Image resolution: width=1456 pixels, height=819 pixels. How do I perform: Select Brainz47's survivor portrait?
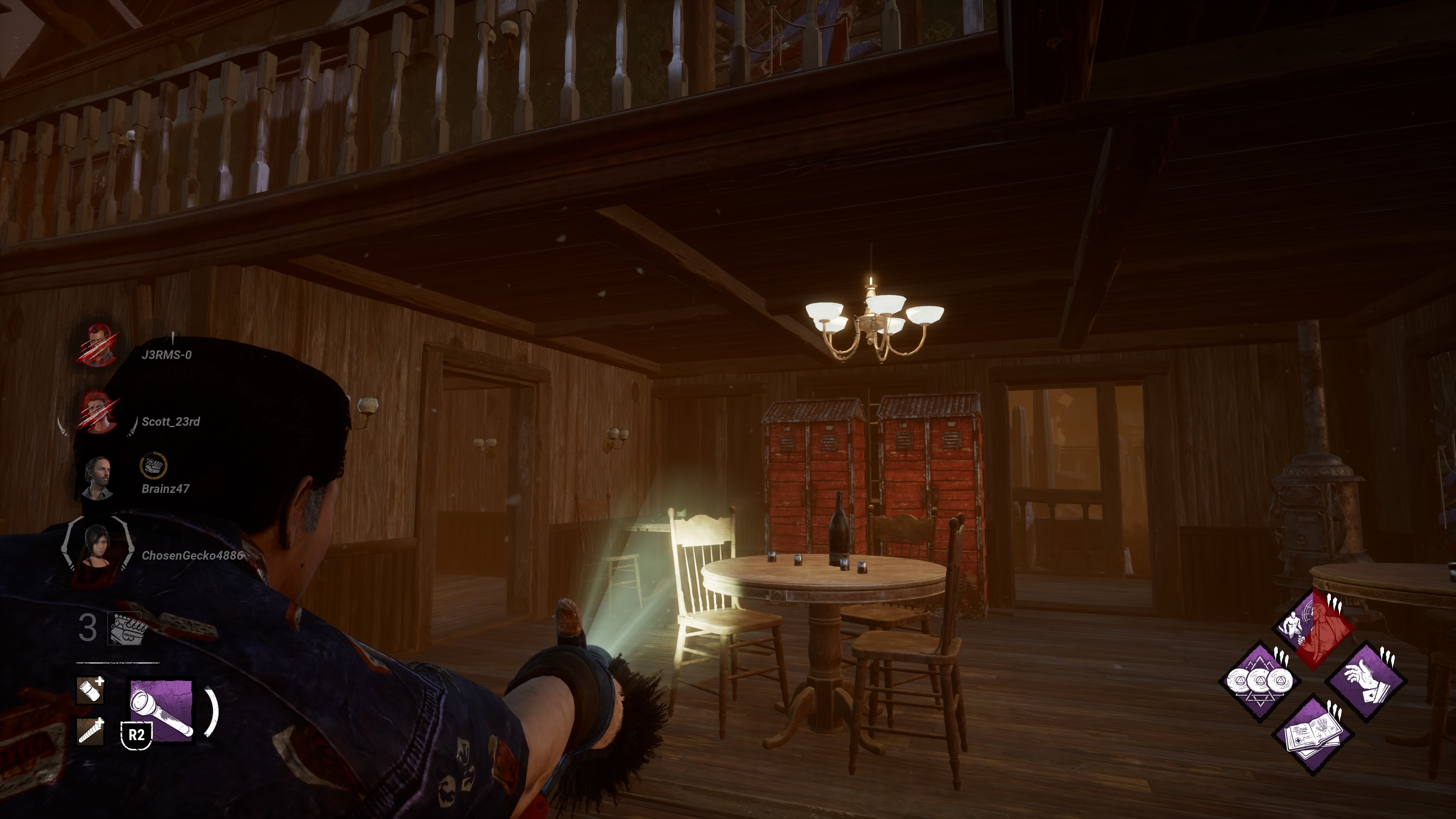(x=98, y=478)
